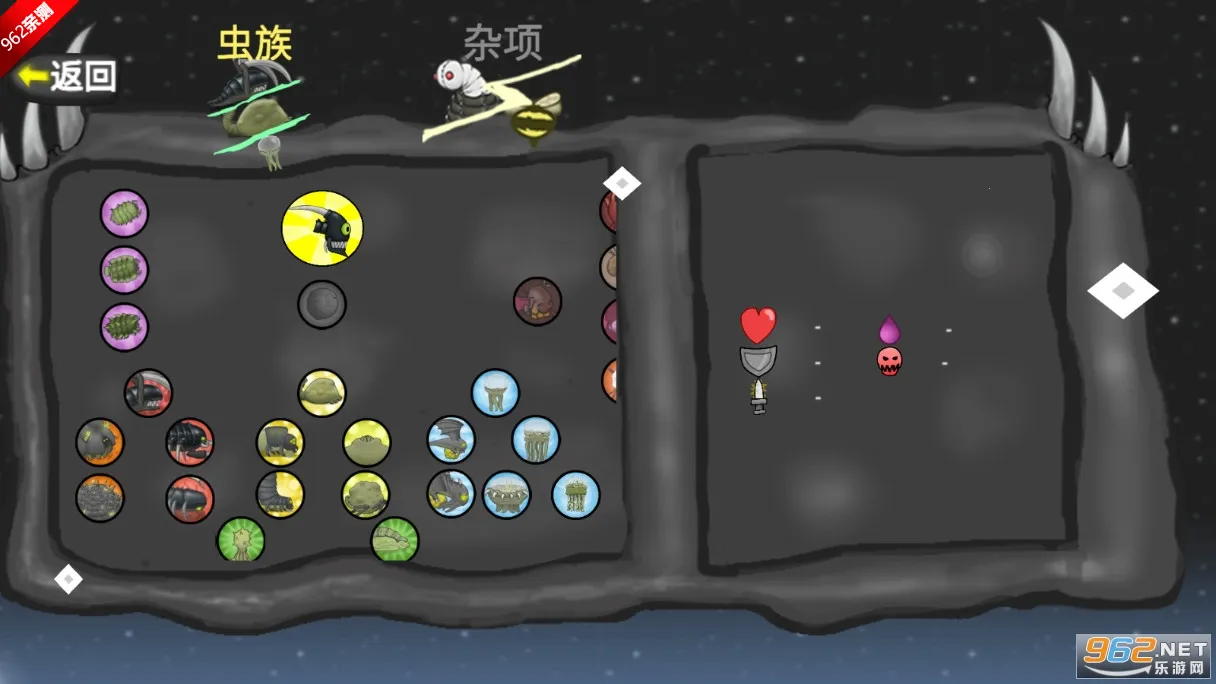Select the topmost blue jellyfish unit

pos(495,393)
